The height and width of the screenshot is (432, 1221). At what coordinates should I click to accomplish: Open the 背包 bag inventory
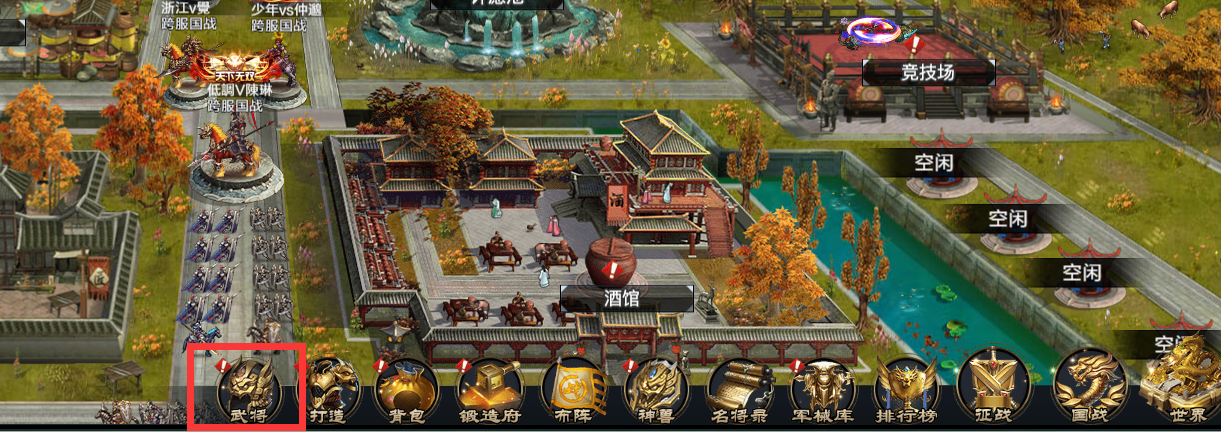[x=408, y=392]
